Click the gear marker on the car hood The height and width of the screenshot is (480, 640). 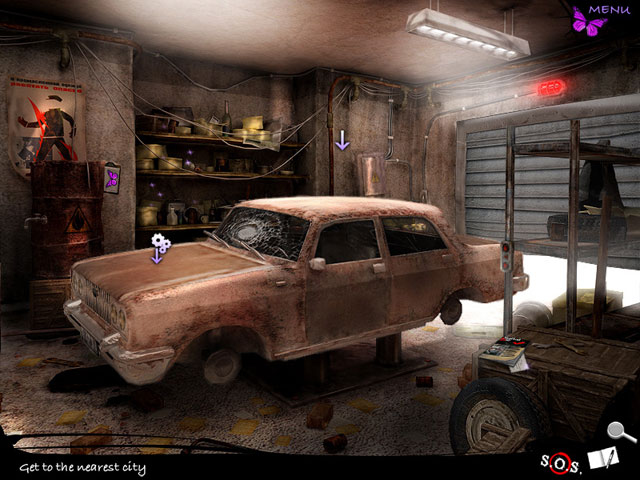(x=159, y=246)
